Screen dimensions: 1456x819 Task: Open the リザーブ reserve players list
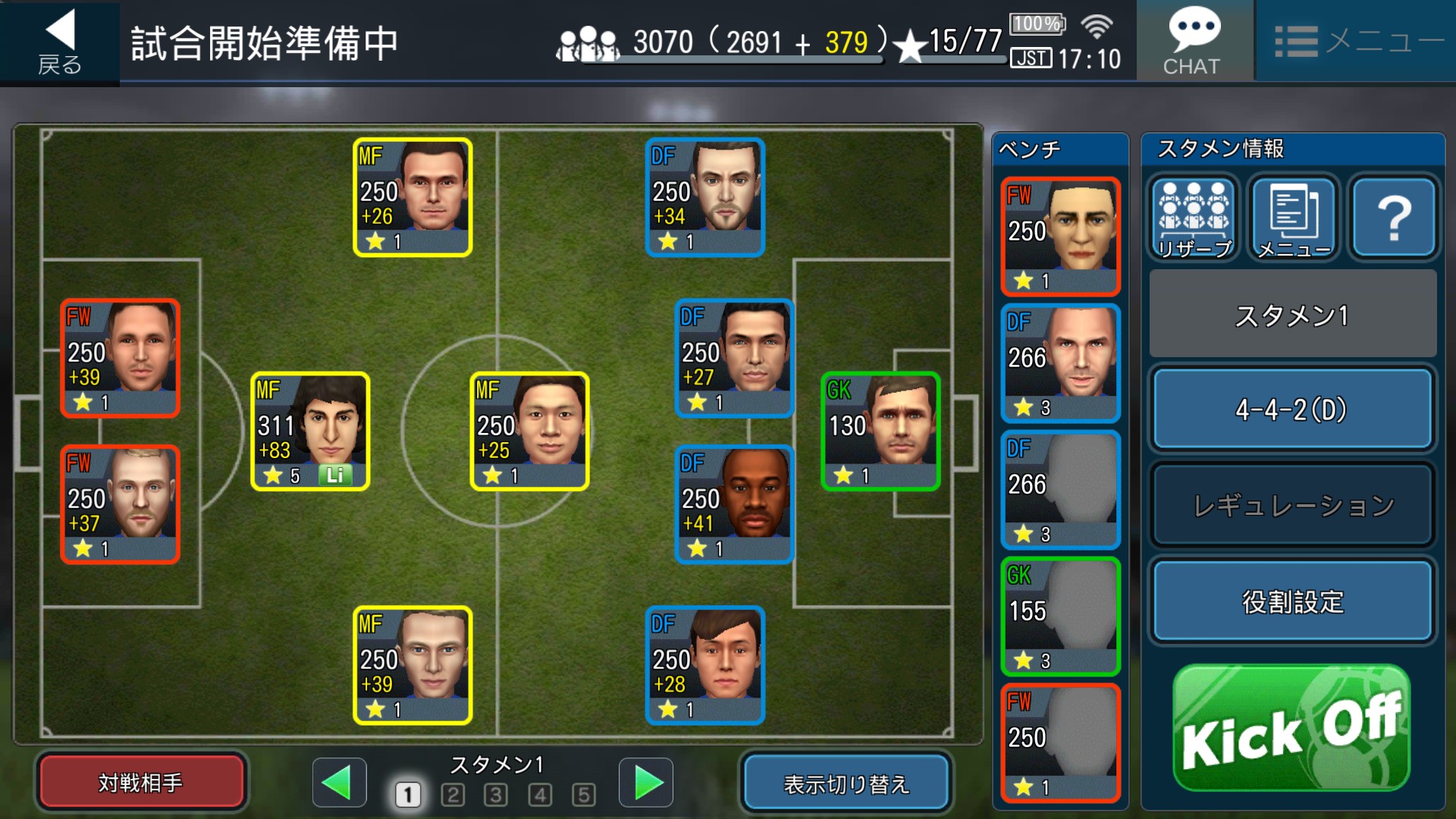1194,218
